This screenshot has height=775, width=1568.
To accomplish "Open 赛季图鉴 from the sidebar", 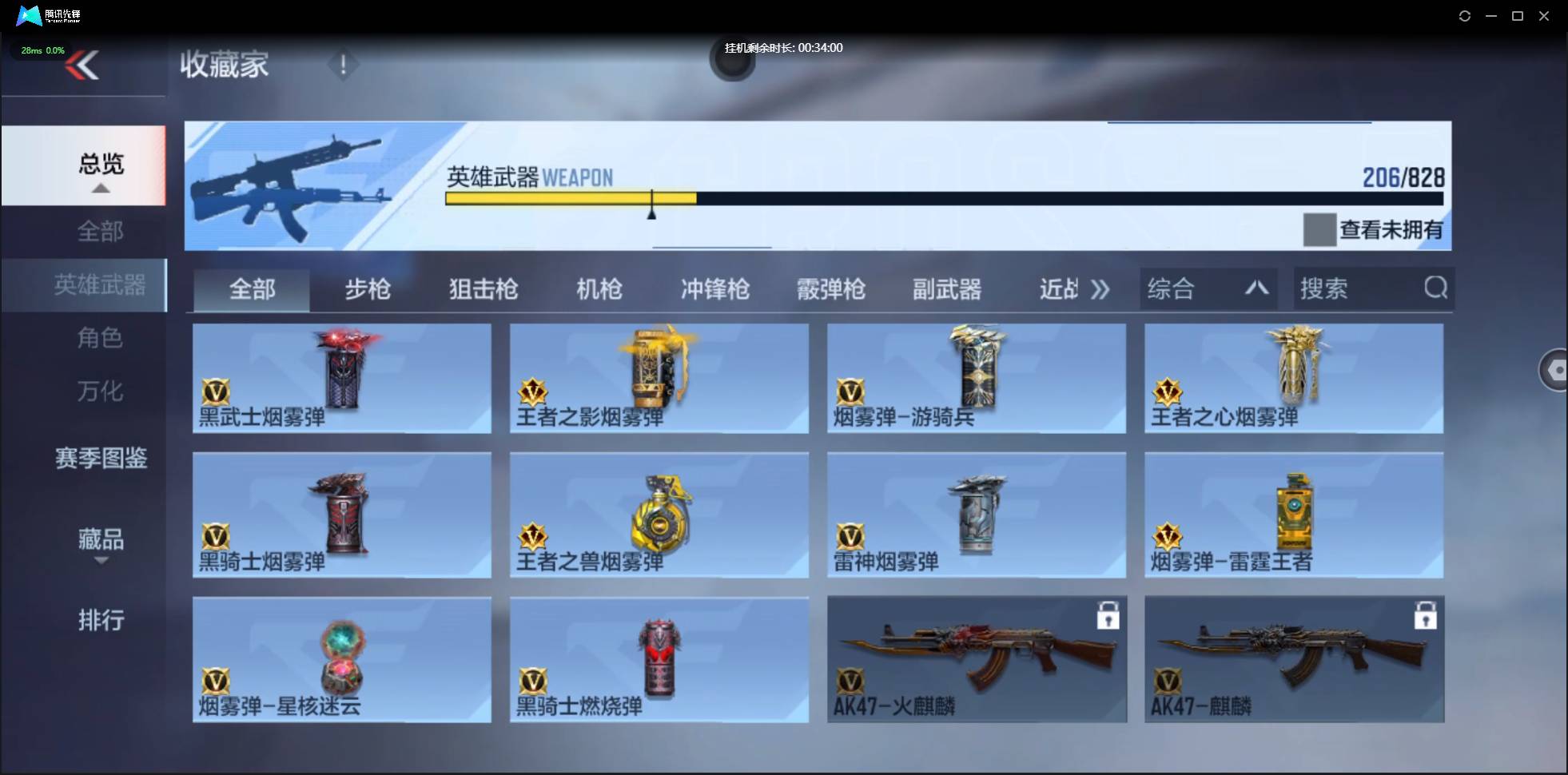I will pos(101,458).
